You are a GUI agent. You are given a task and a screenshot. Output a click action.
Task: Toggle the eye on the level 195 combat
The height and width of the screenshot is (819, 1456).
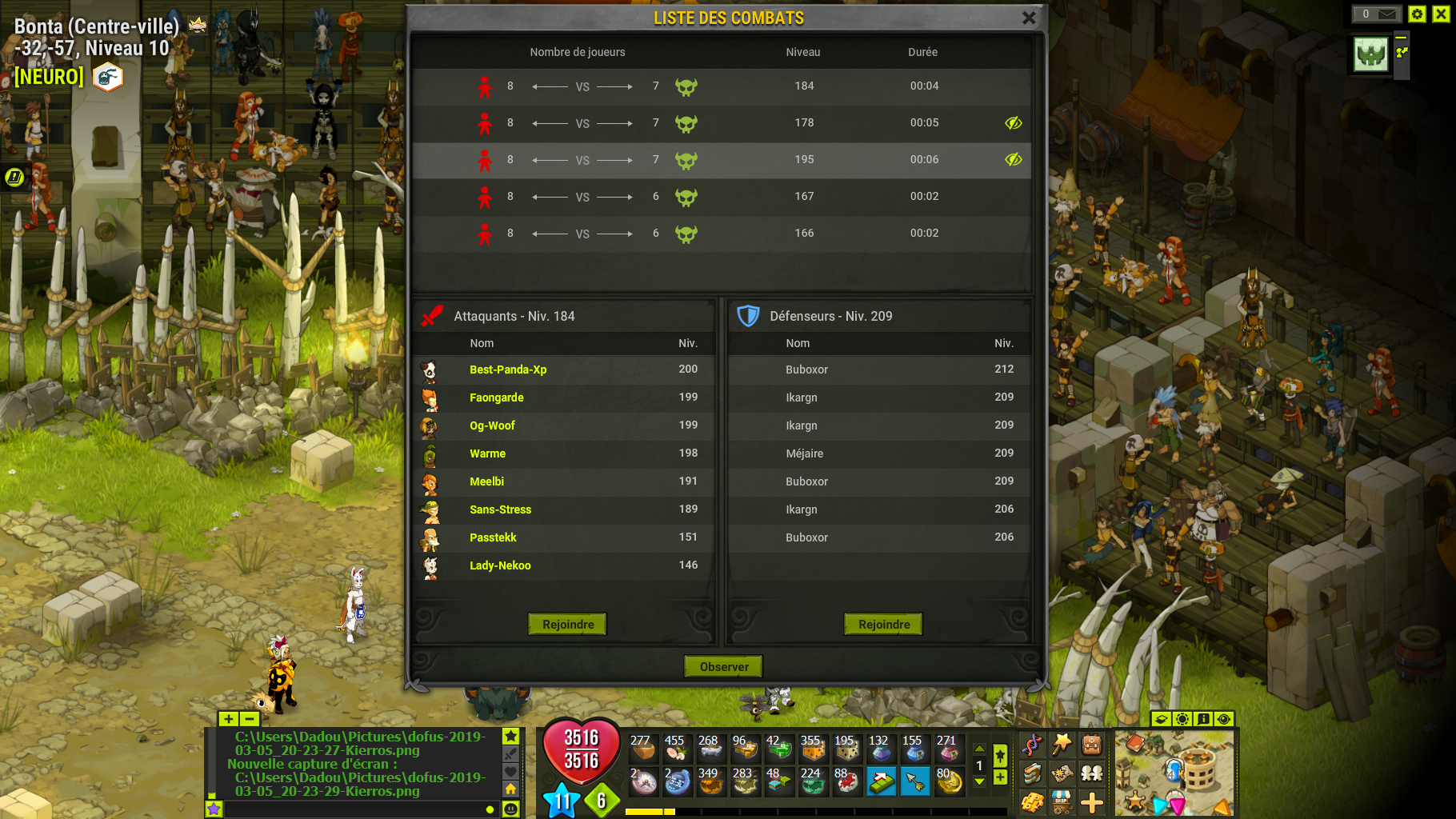pos(1013,160)
